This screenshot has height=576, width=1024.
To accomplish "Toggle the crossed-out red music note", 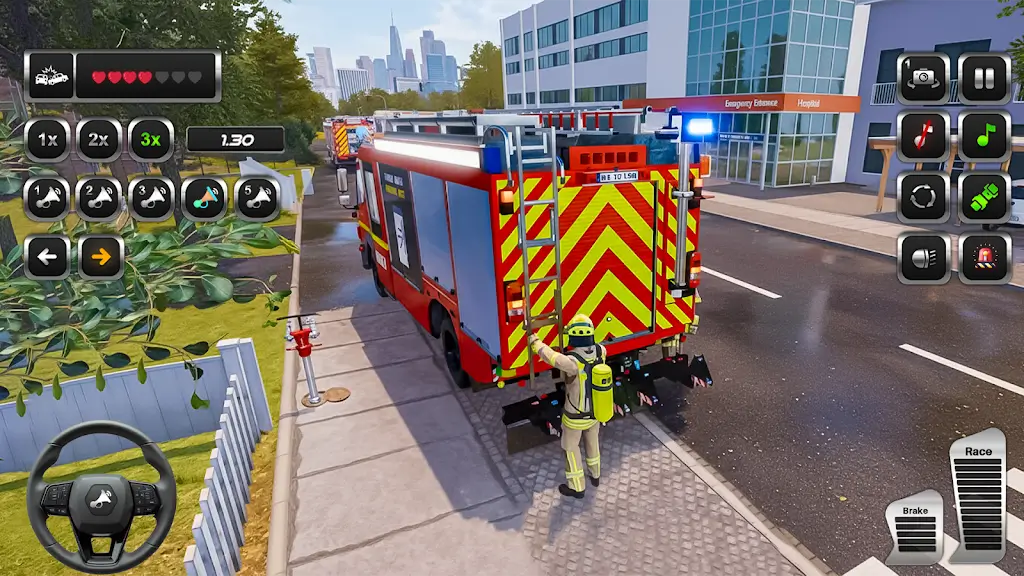I will 923,137.
